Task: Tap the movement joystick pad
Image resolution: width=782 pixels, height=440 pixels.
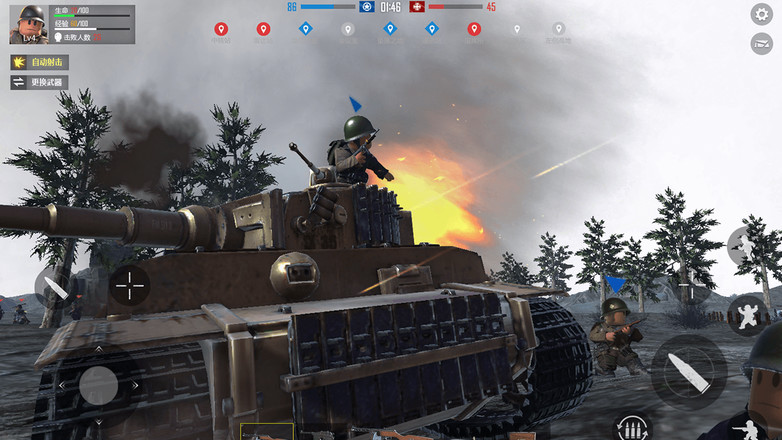Action: [98, 385]
